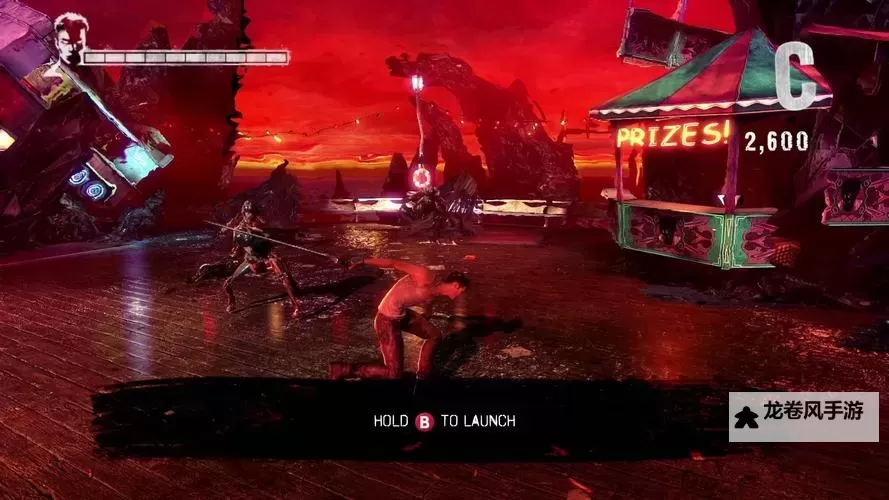The image size is (889, 500).
Task: Click the 龙卷风手游 watermark logo
Action: point(803,417)
